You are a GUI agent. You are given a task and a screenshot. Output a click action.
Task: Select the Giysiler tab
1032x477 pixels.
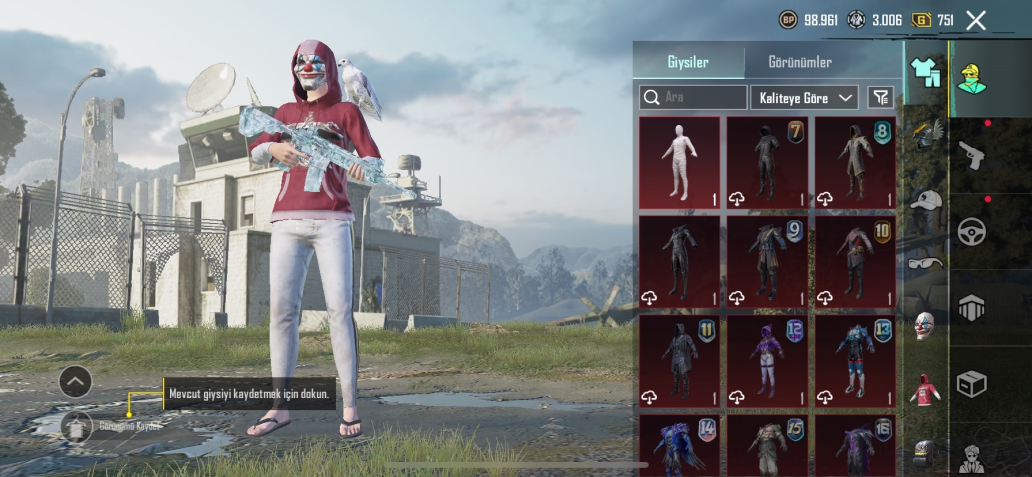[688, 62]
